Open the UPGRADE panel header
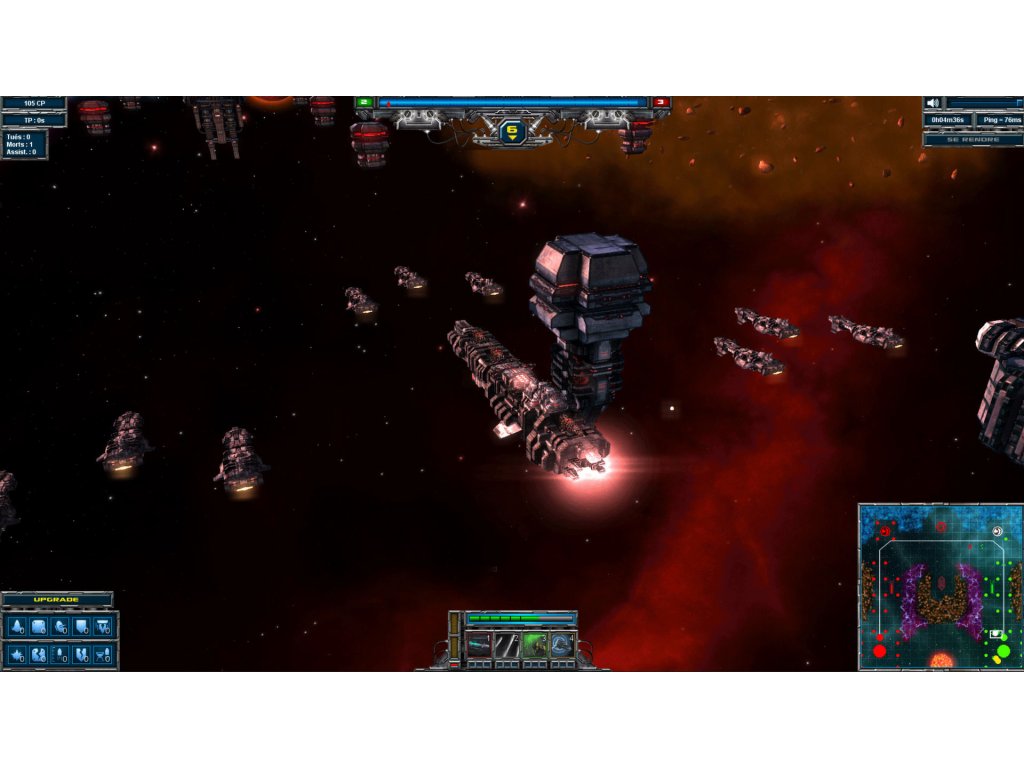The width and height of the screenshot is (1024, 768). (x=57, y=600)
